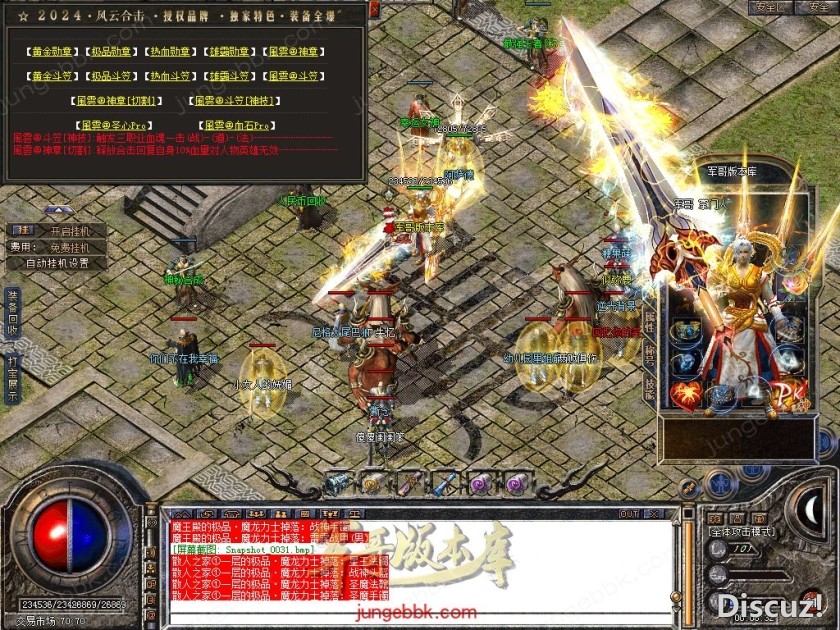This screenshot has height=630, width=840.
Task: Switch to the 称号 tab in character panel
Action: [x=648, y=352]
